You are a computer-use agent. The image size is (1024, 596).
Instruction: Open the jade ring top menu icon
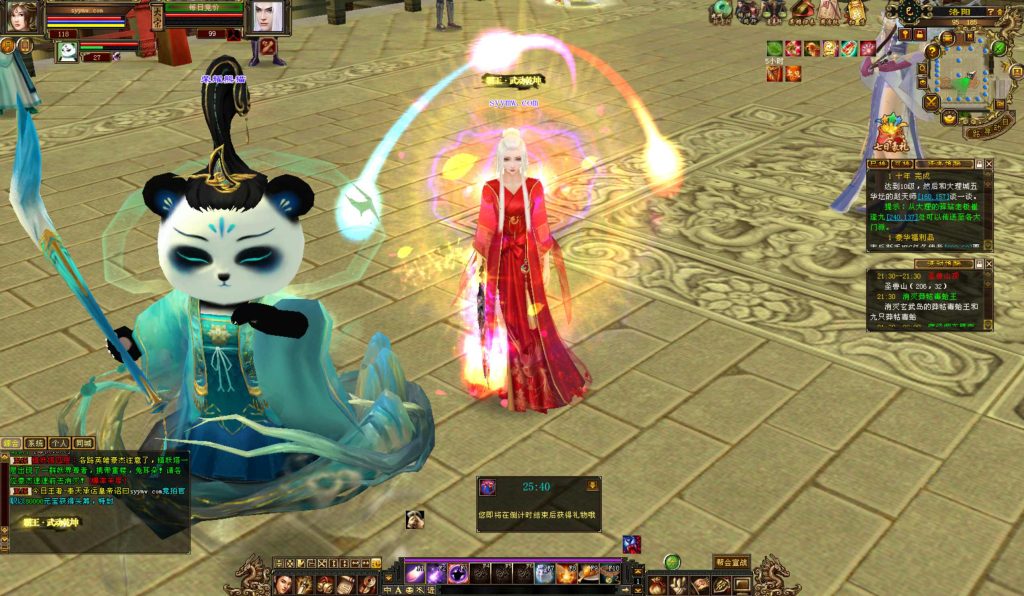tap(721, 11)
